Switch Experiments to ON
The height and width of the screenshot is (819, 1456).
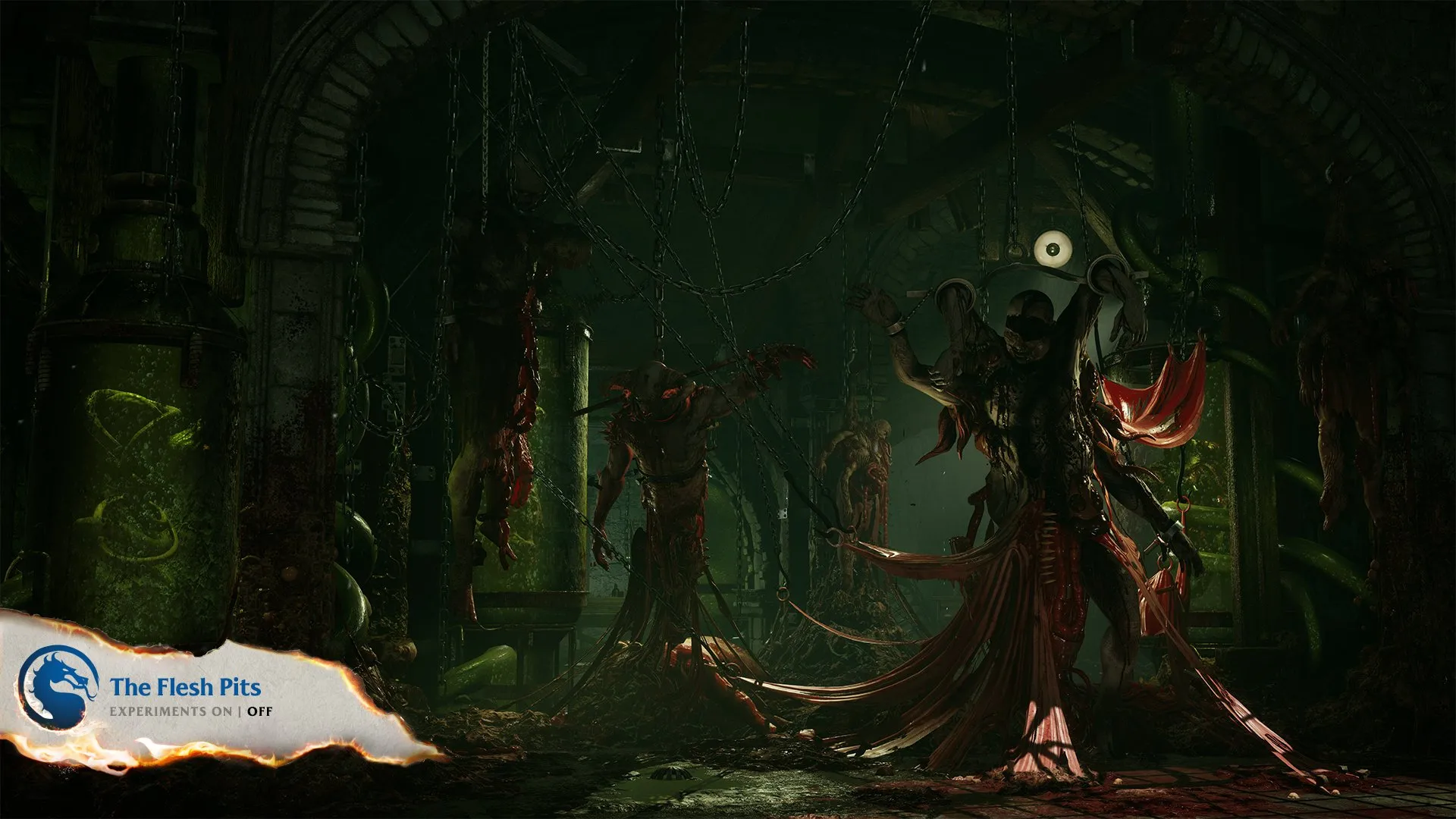click(x=223, y=712)
